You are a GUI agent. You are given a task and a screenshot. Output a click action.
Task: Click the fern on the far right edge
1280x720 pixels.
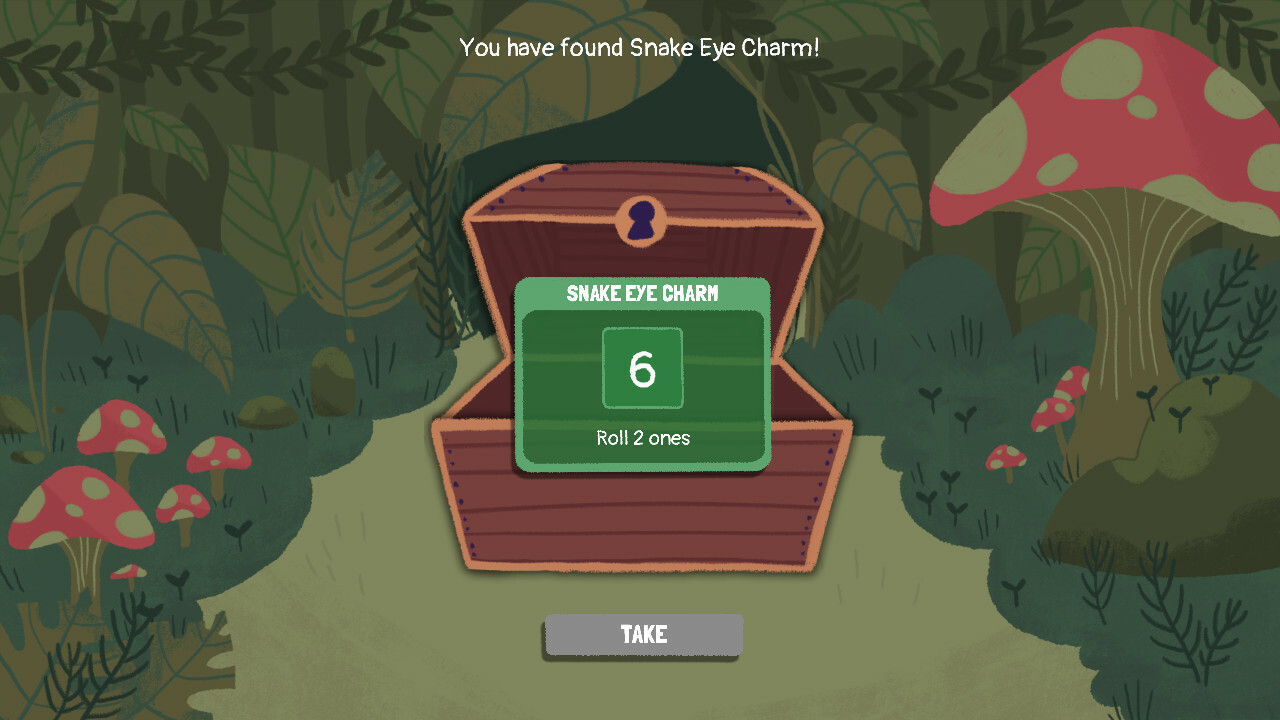1245,330
